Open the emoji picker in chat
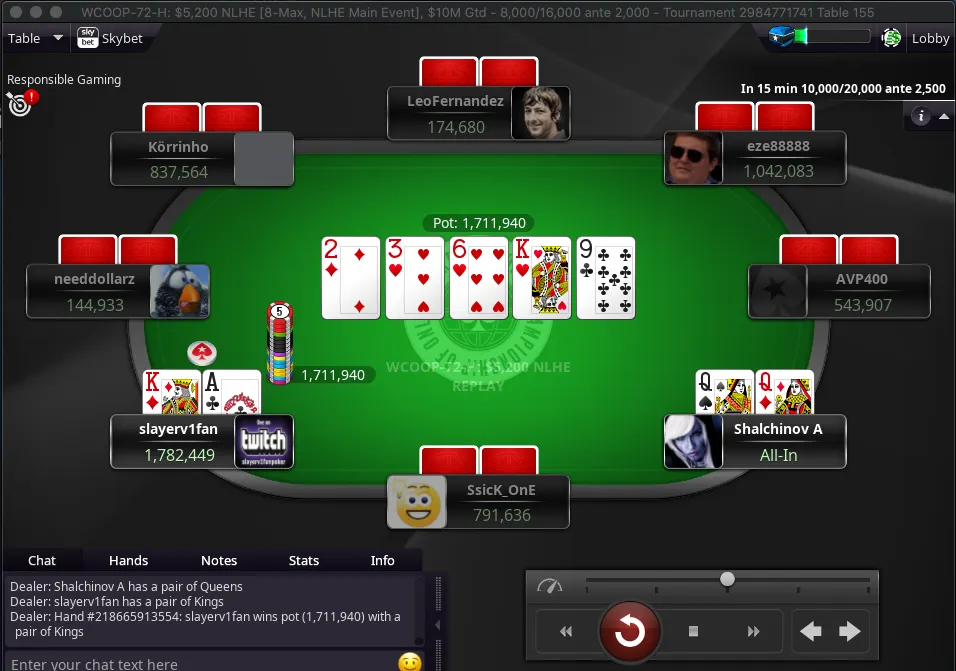956x671 pixels. click(x=409, y=662)
